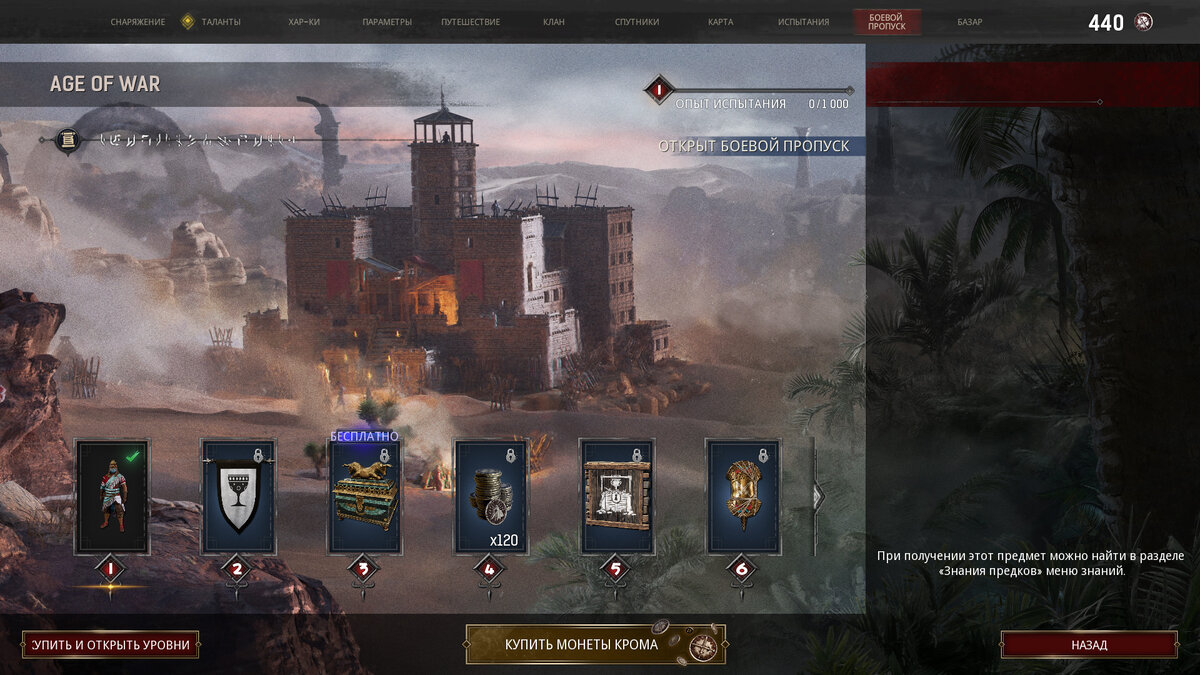This screenshot has width=1200, height=675.
Task: Open the Хар-ки tab
Action: (x=303, y=22)
